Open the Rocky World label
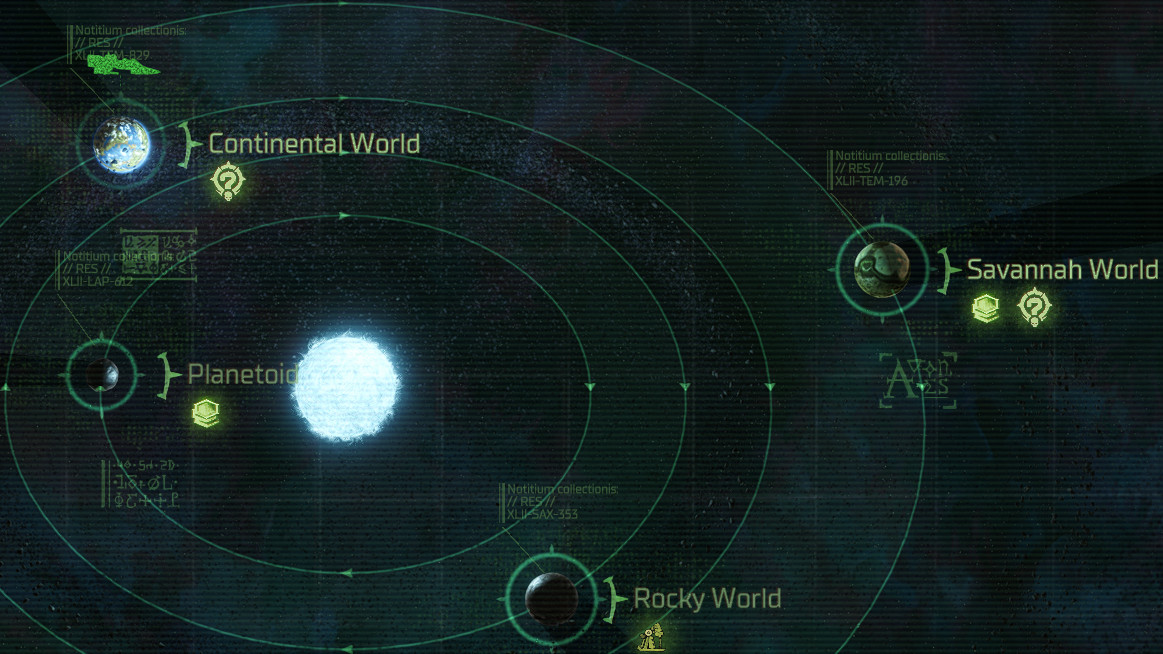Image resolution: width=1163 pixels, height=654 pixels. tap(707, 599)
